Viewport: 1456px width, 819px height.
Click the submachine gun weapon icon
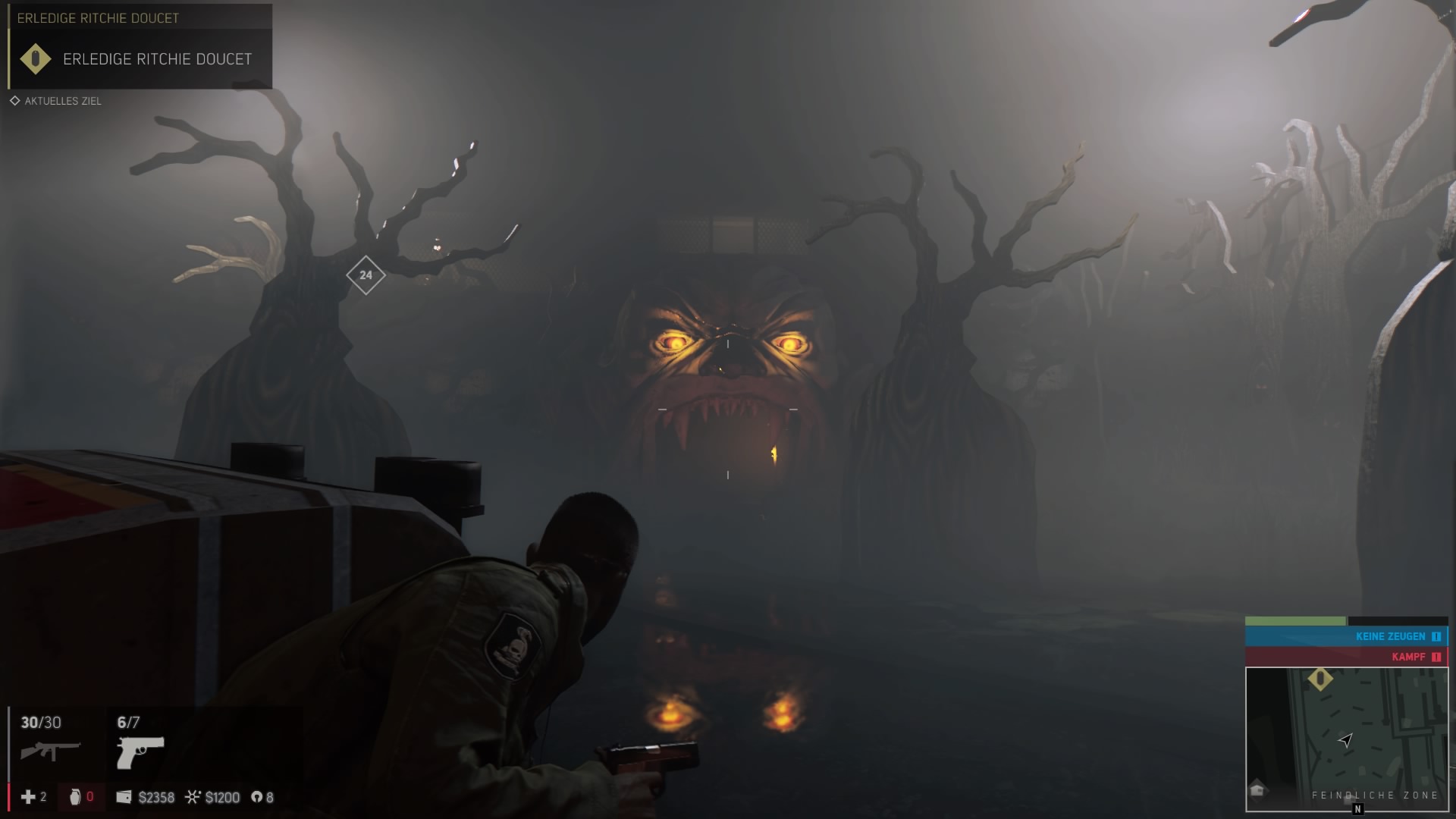click(50, 751)
